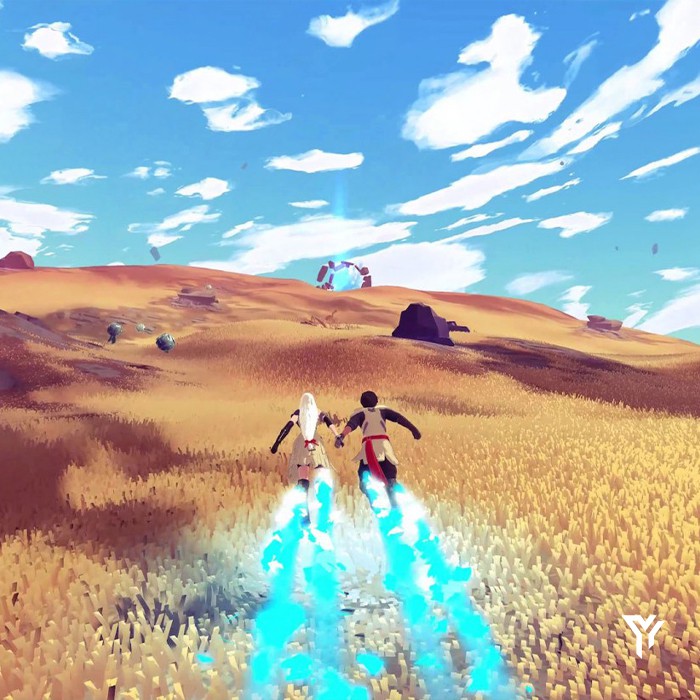Viewport: 700px width, 700px height.
Task: Click the white Y logo watermark
Action: 642,635
